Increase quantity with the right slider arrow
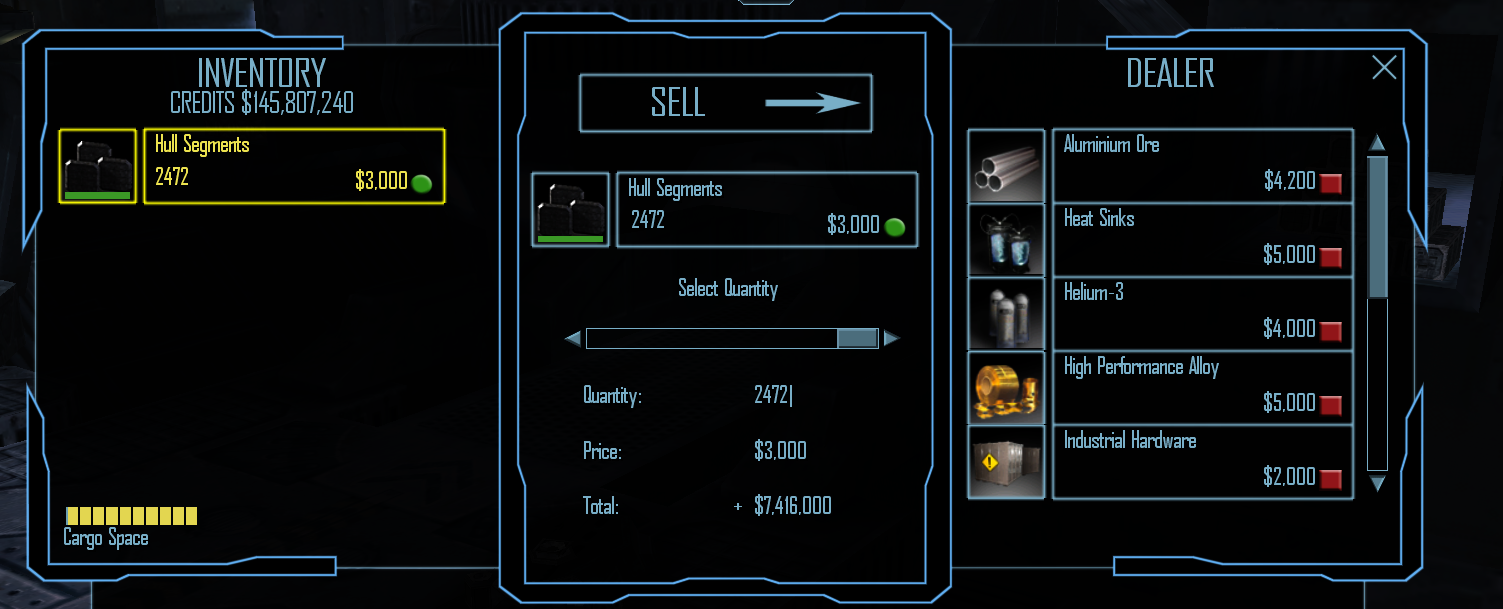Image resolution: width=1503 pixels, height=609 pixels. (x=891, y=339)
